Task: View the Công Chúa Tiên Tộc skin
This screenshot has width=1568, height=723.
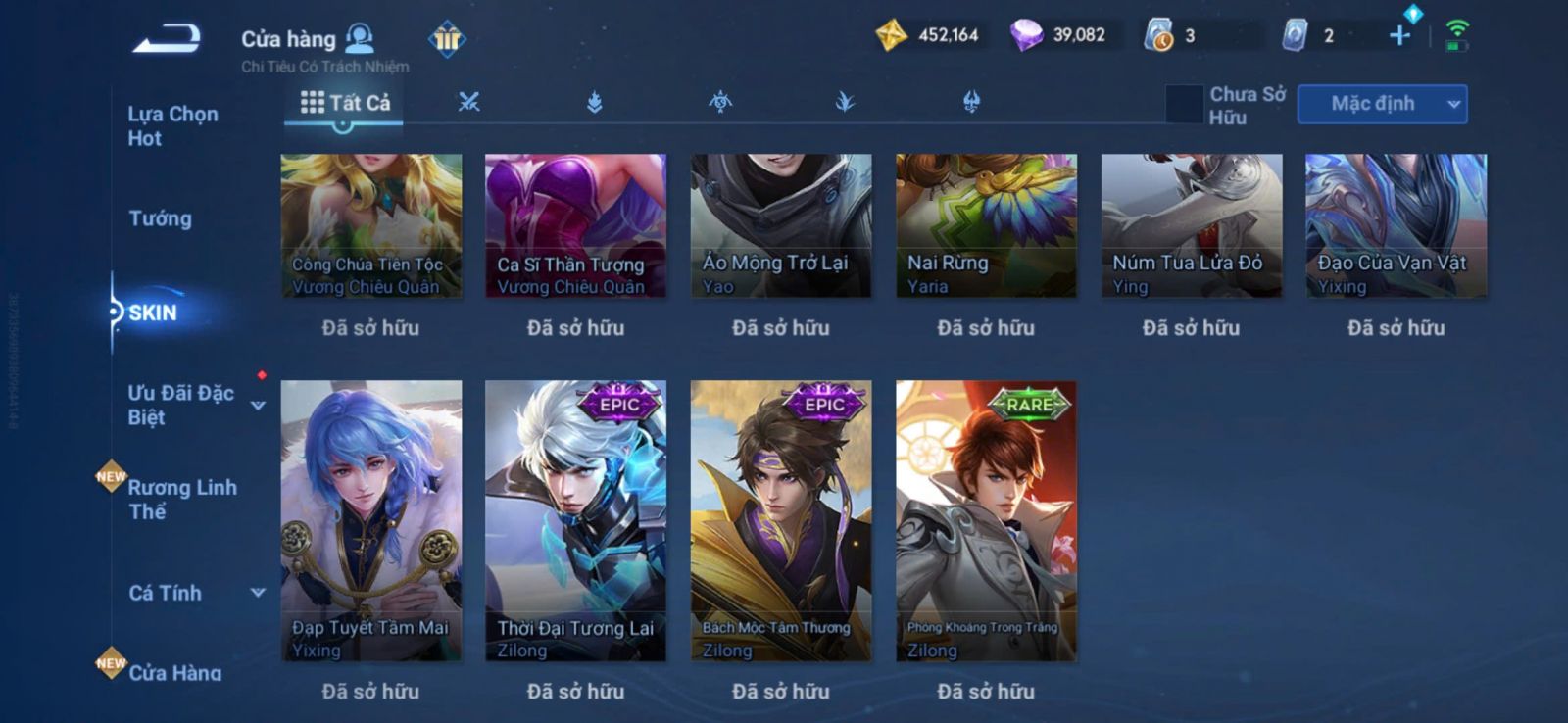Action: click(x=371, y=225)
